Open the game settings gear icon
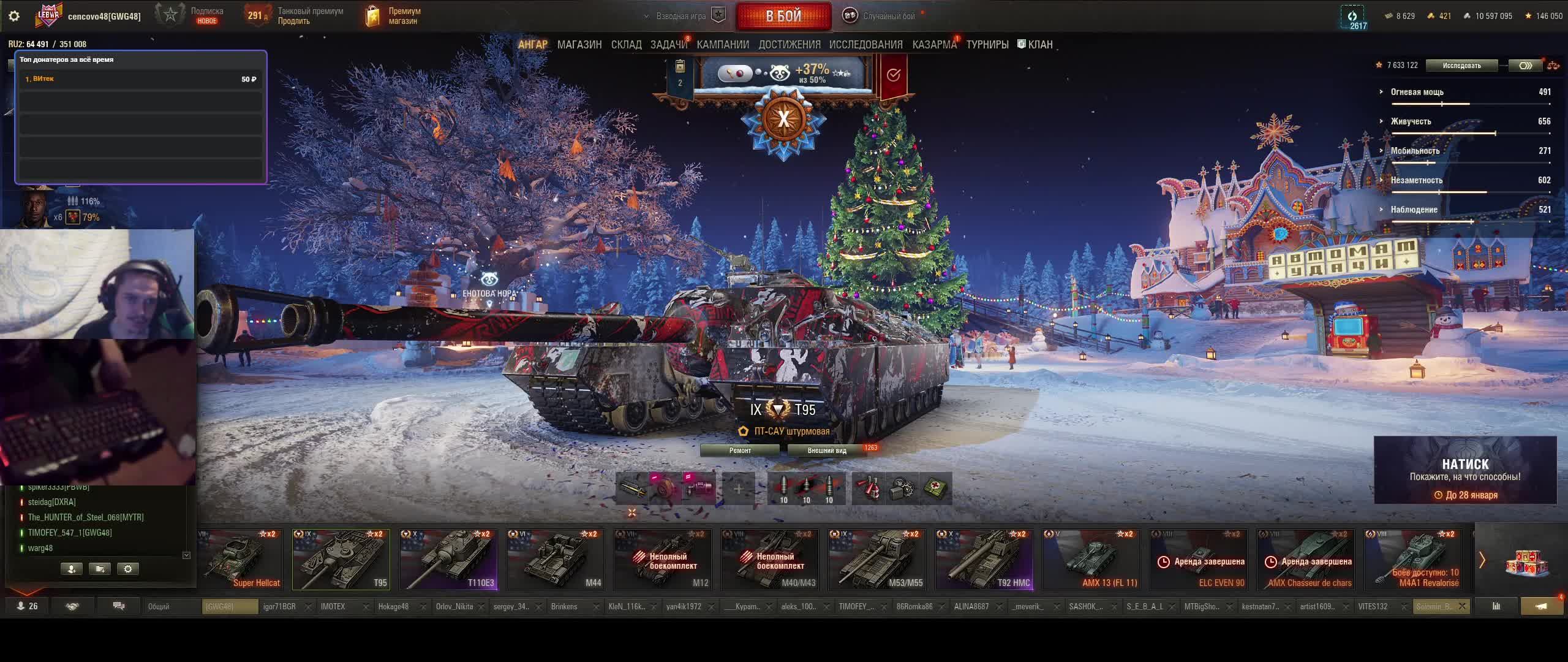 pyautogui.click(x=14, y=16)
